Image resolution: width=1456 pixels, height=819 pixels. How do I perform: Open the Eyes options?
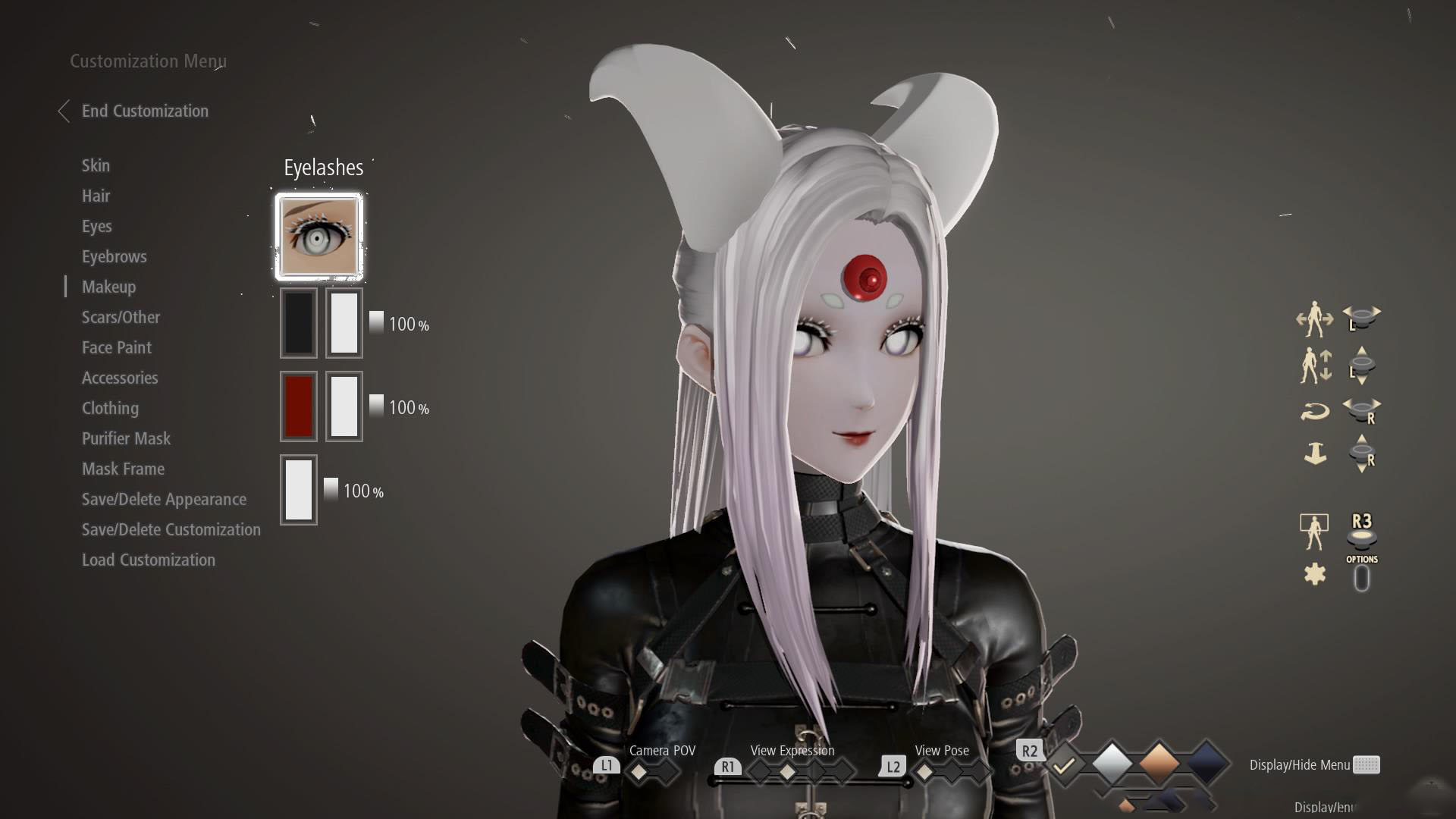click(x=96, y=227)
